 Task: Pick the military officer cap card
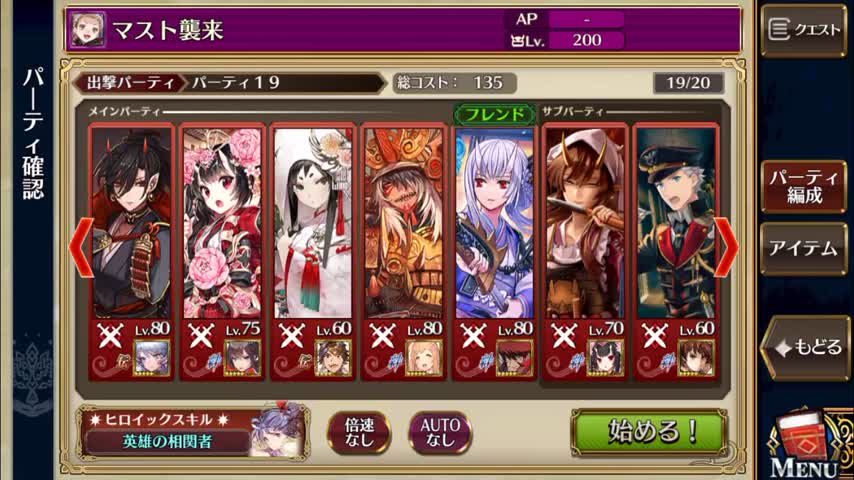coord(676,223)
